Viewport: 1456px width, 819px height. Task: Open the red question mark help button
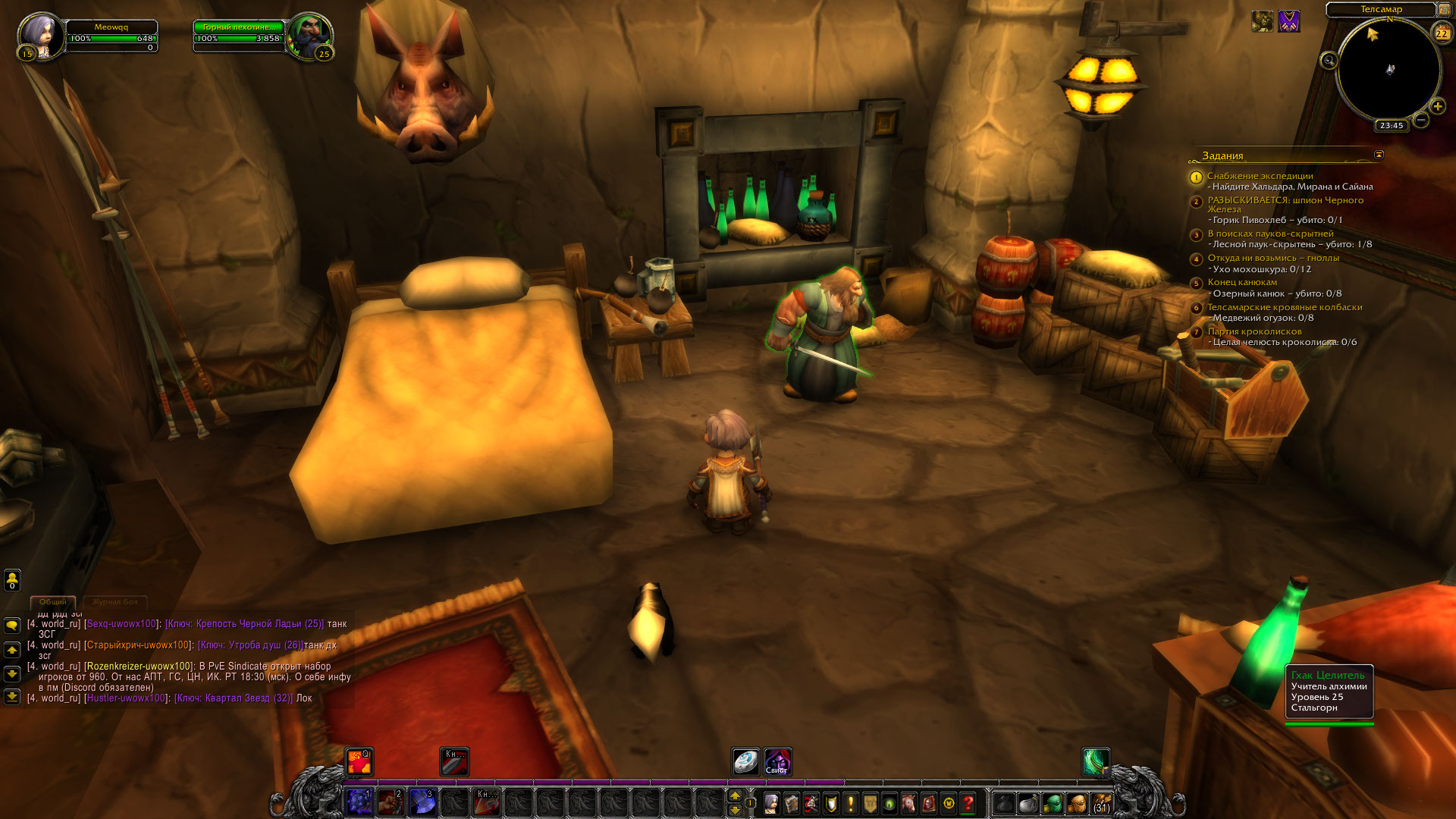968,803
